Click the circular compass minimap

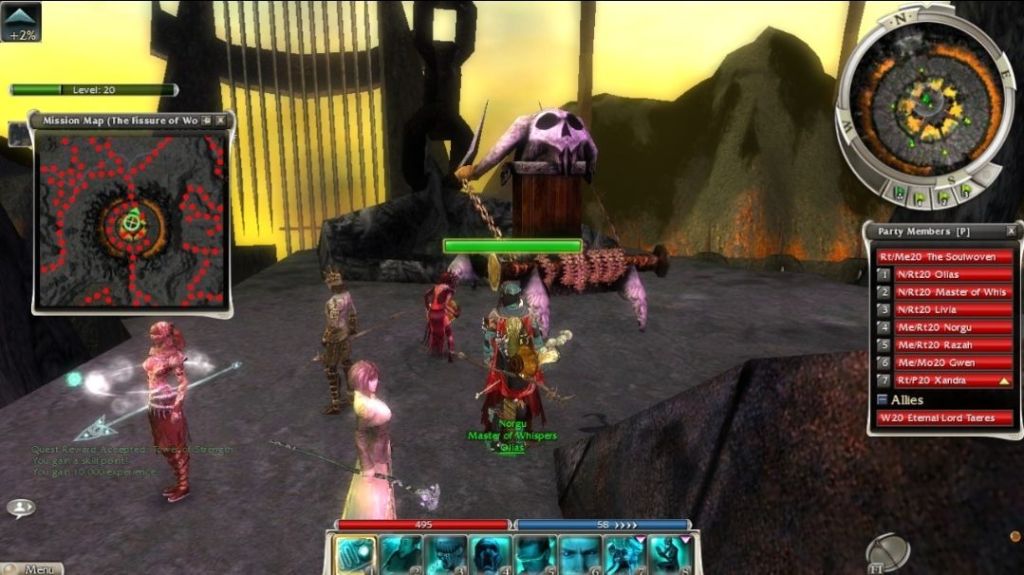coord(925,100)
